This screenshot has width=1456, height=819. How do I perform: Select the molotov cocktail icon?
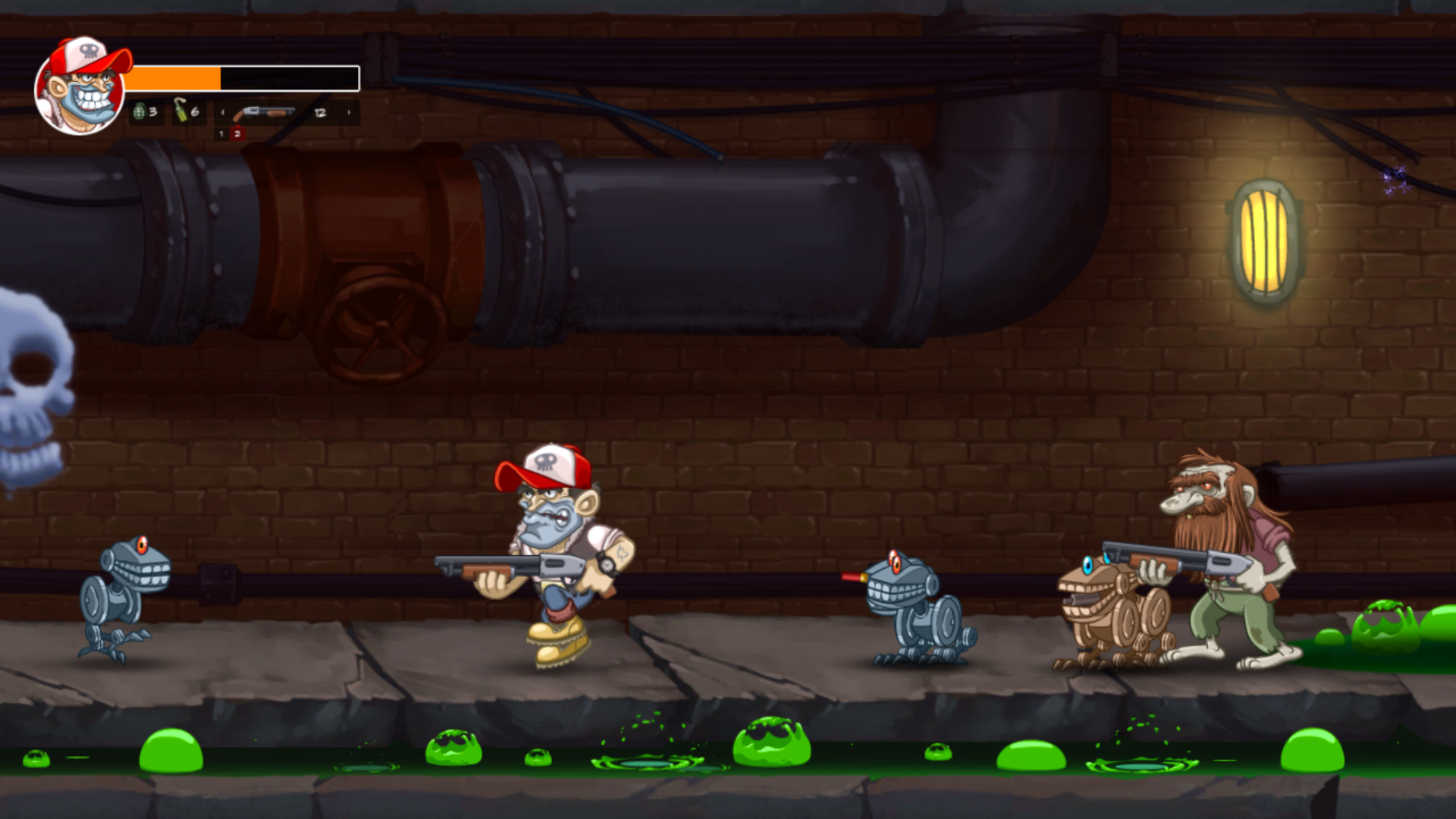tap(182, 112)
